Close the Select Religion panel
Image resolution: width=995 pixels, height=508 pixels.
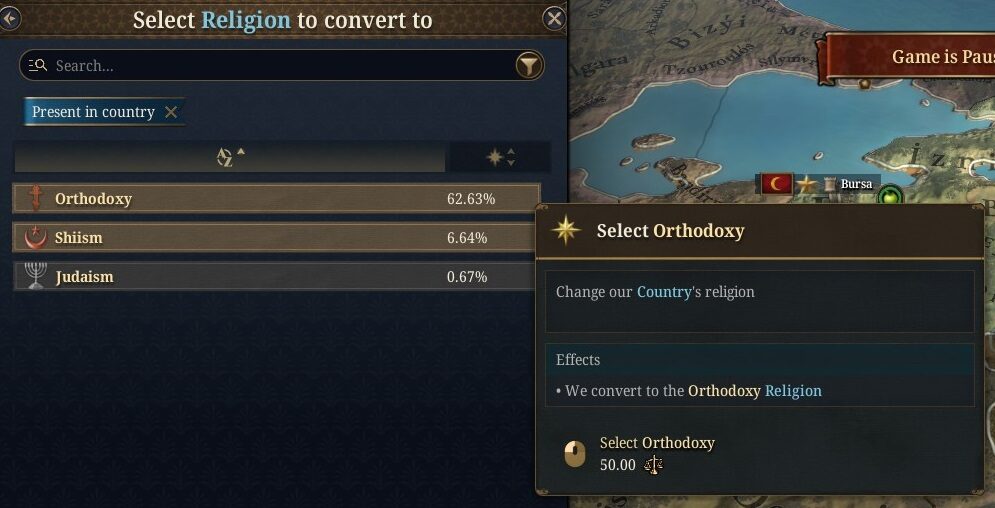[x=554, y=18]
